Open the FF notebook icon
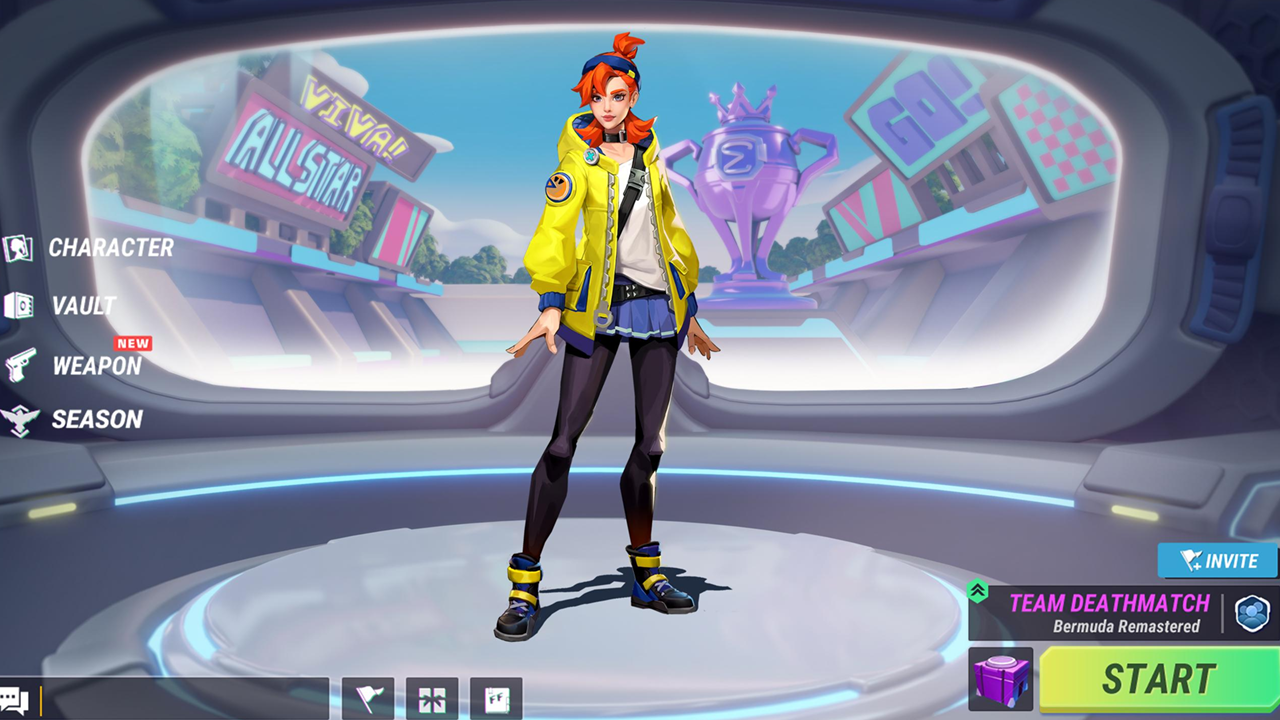The height and width of the screenshot is (720, 1280). click(x=496, y=698)
